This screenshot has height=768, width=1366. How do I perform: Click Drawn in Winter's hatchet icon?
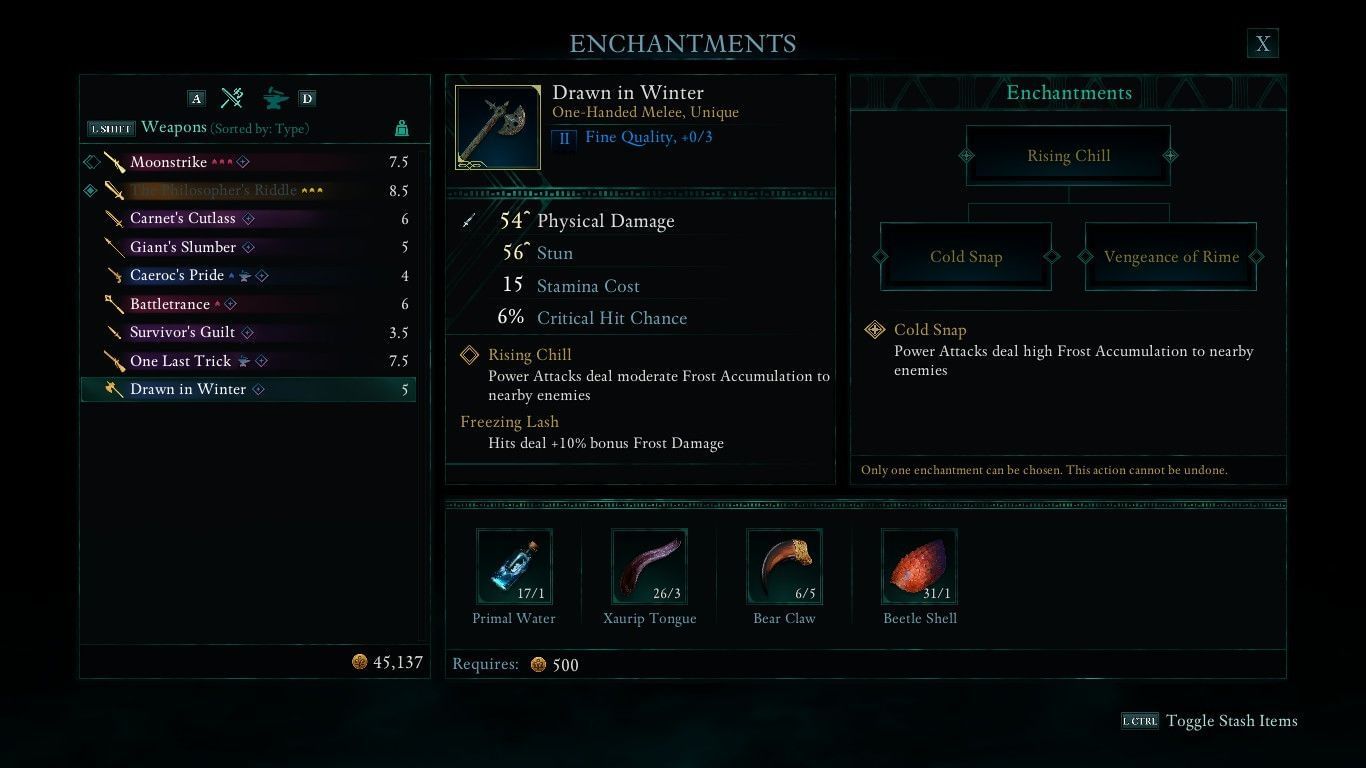coord(113,389)
